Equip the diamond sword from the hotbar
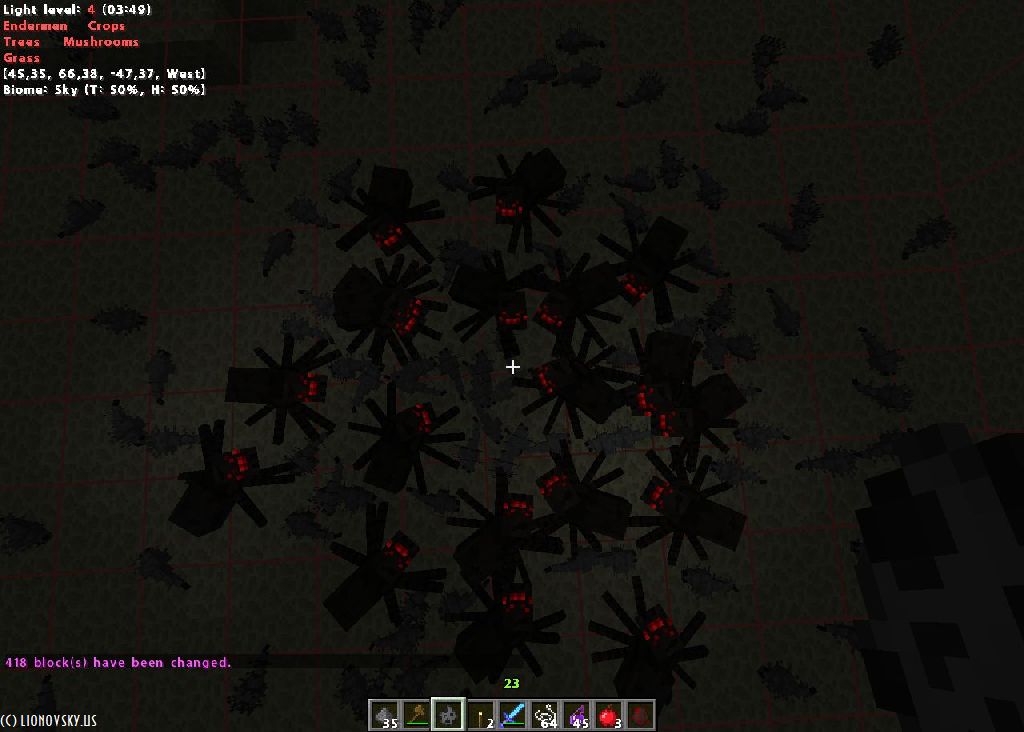The width and height of the screenshot is (1024, 732). (x=512, y=715)
